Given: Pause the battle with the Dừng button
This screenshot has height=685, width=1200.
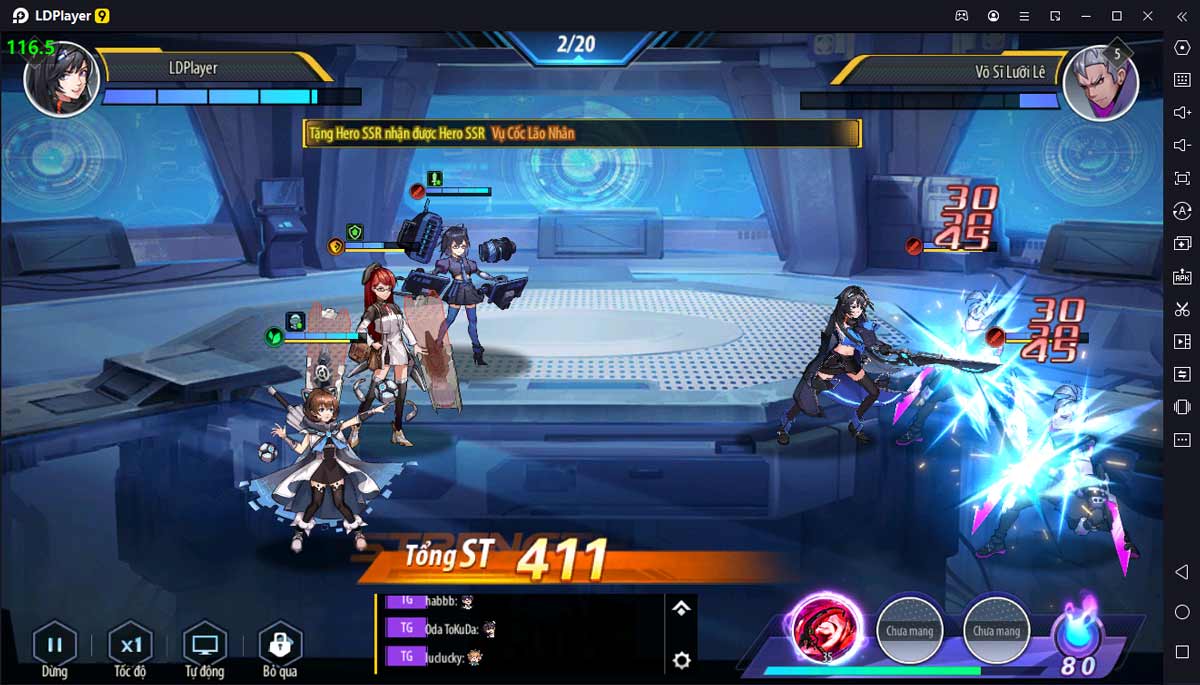Looking at the screenshot, I should point(55,645).
